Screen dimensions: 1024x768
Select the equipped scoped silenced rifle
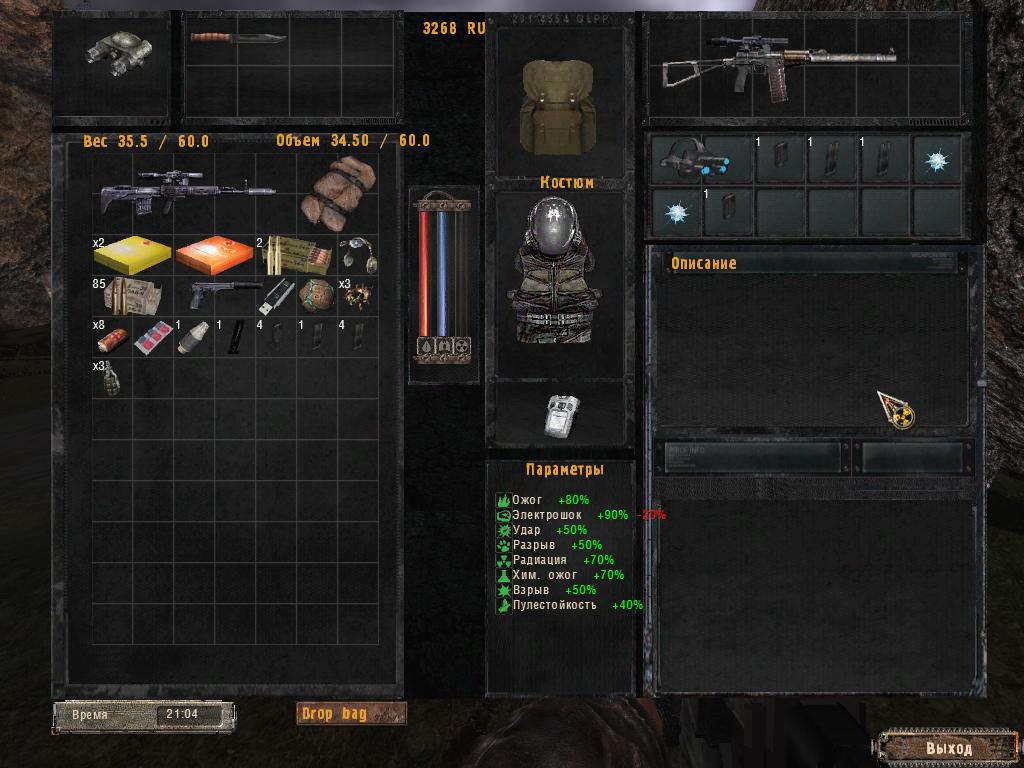pos(778,67)
